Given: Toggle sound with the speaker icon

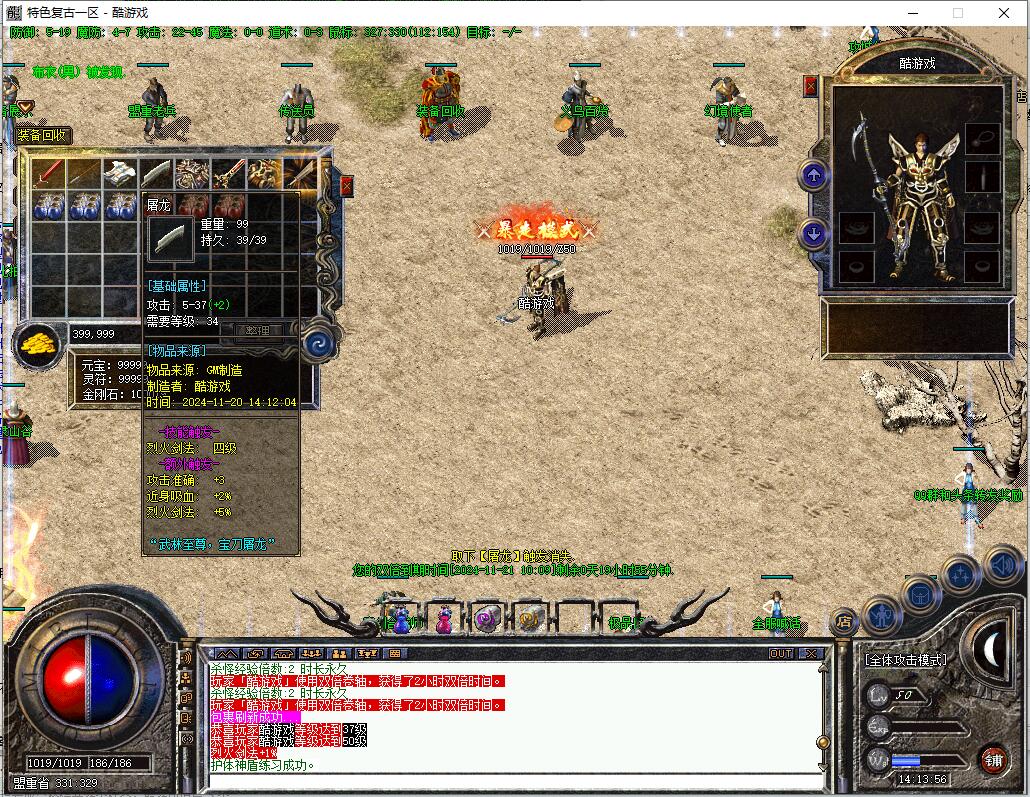Looking at the screenshot, I should coord(1003,565).
